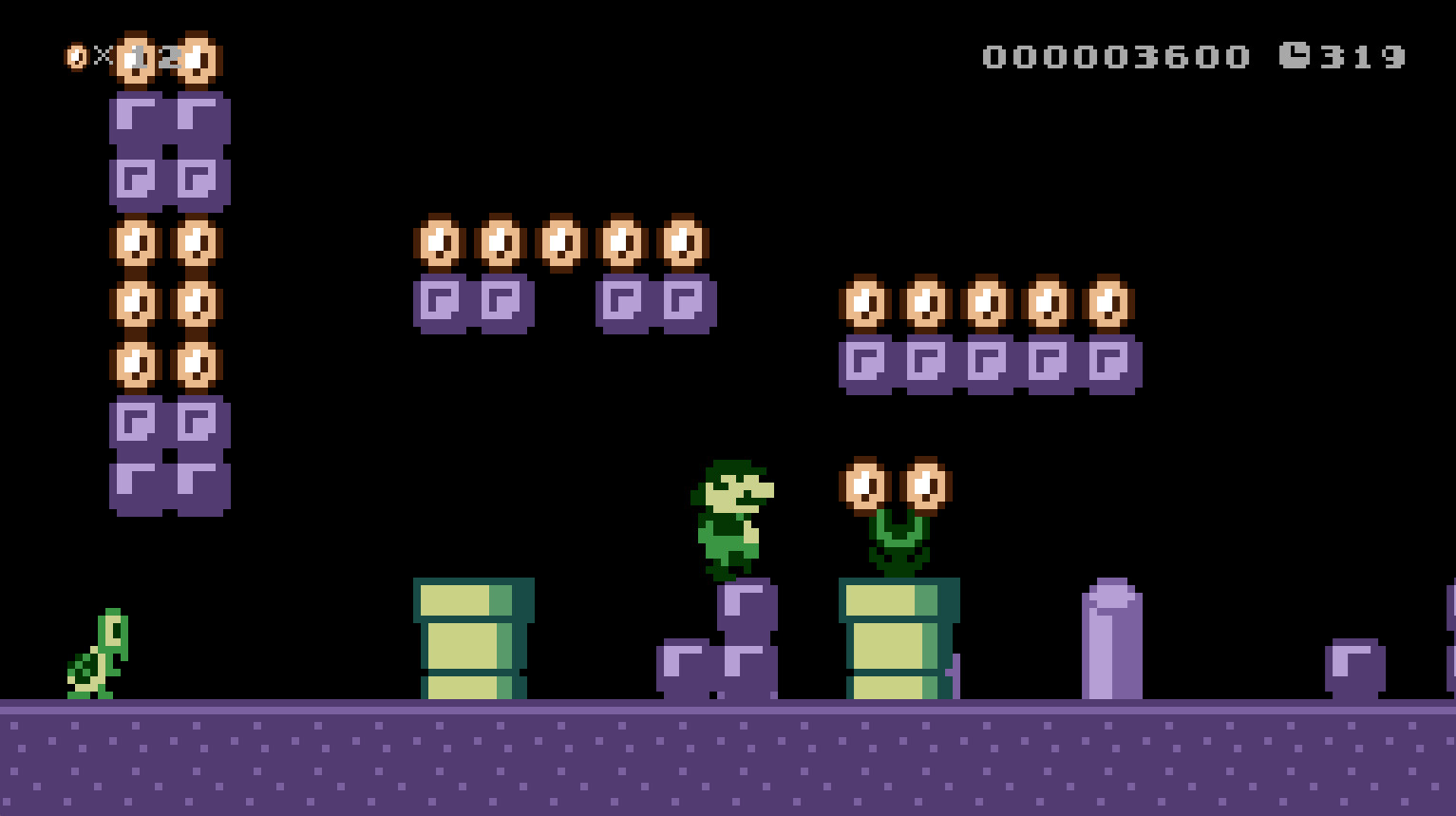This screenshot has height=816, width=1456.
Task: Click the timer clock icon near 319
Action: point(1295,55)
